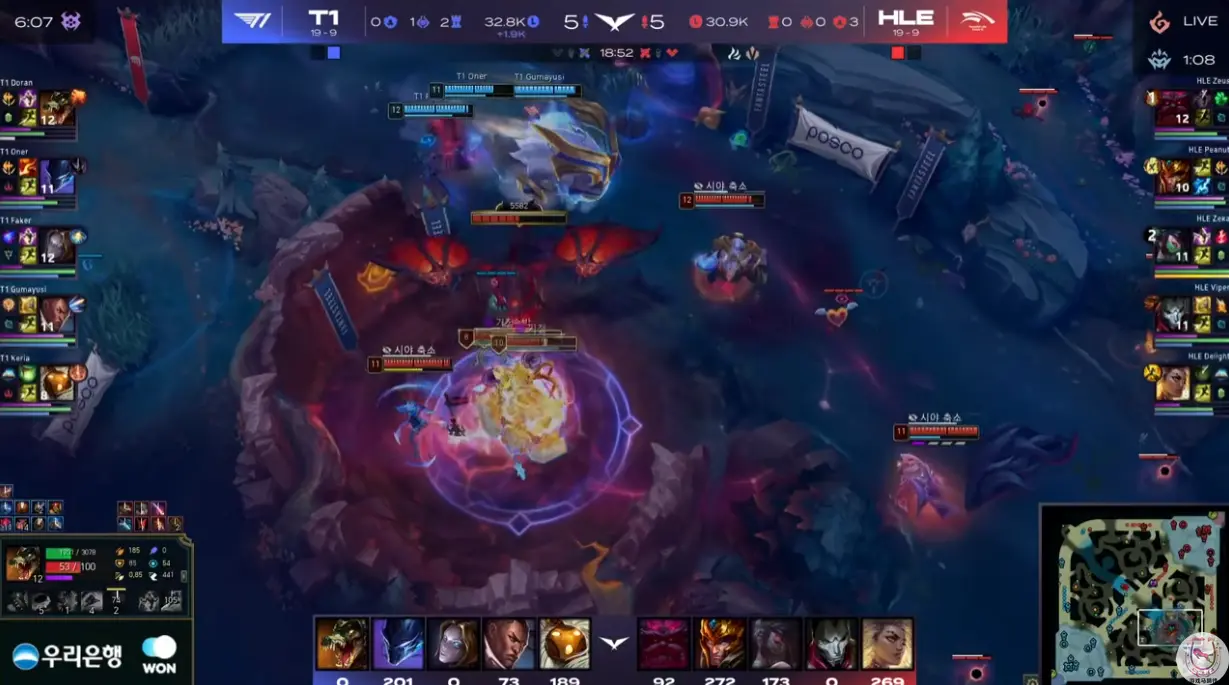
Task: Click HLE Delight's Rell portrait in side panel
Action: 1173,382
